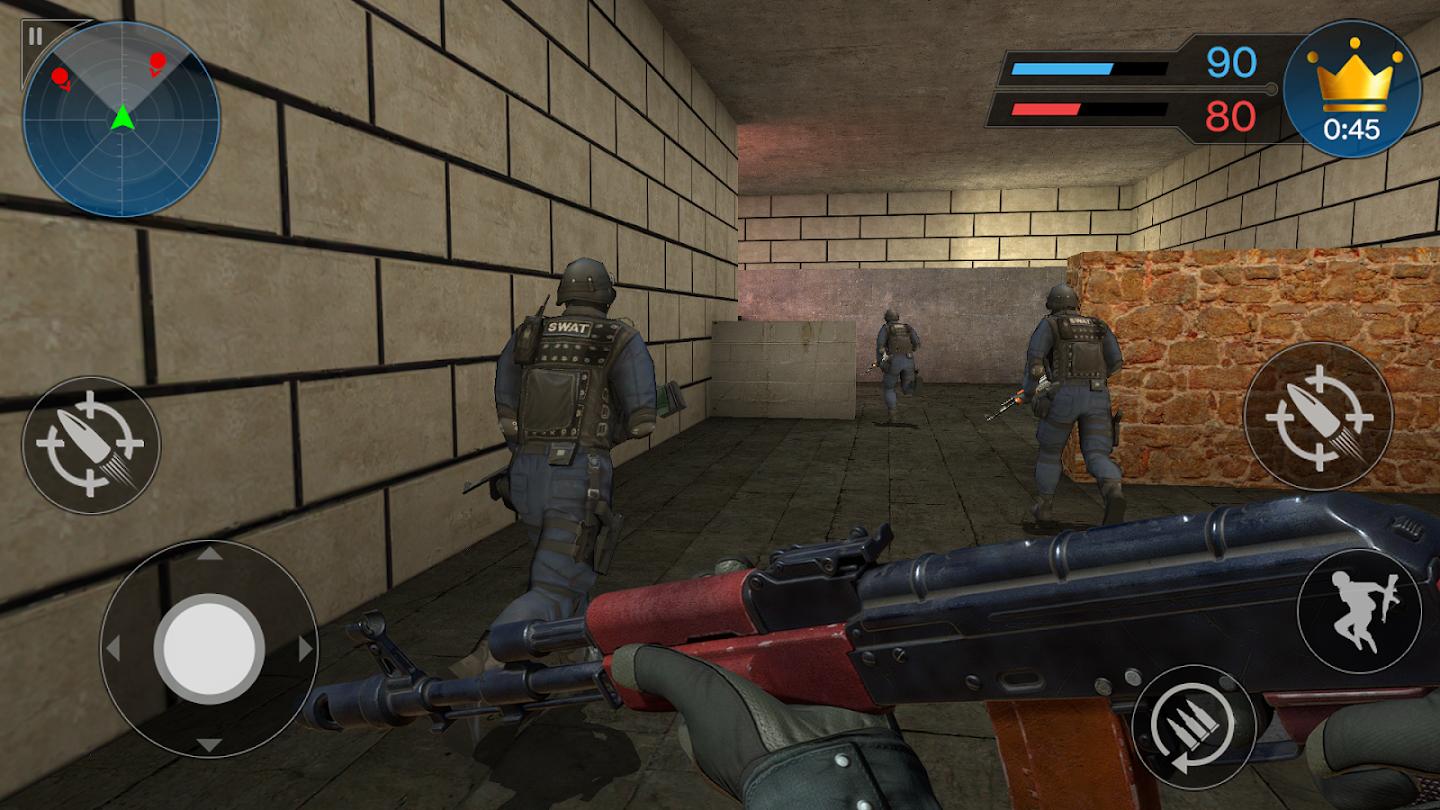Tap the circular radar minimap
The height and width of the screenshot is (810, 1440).
pos(121,120)
